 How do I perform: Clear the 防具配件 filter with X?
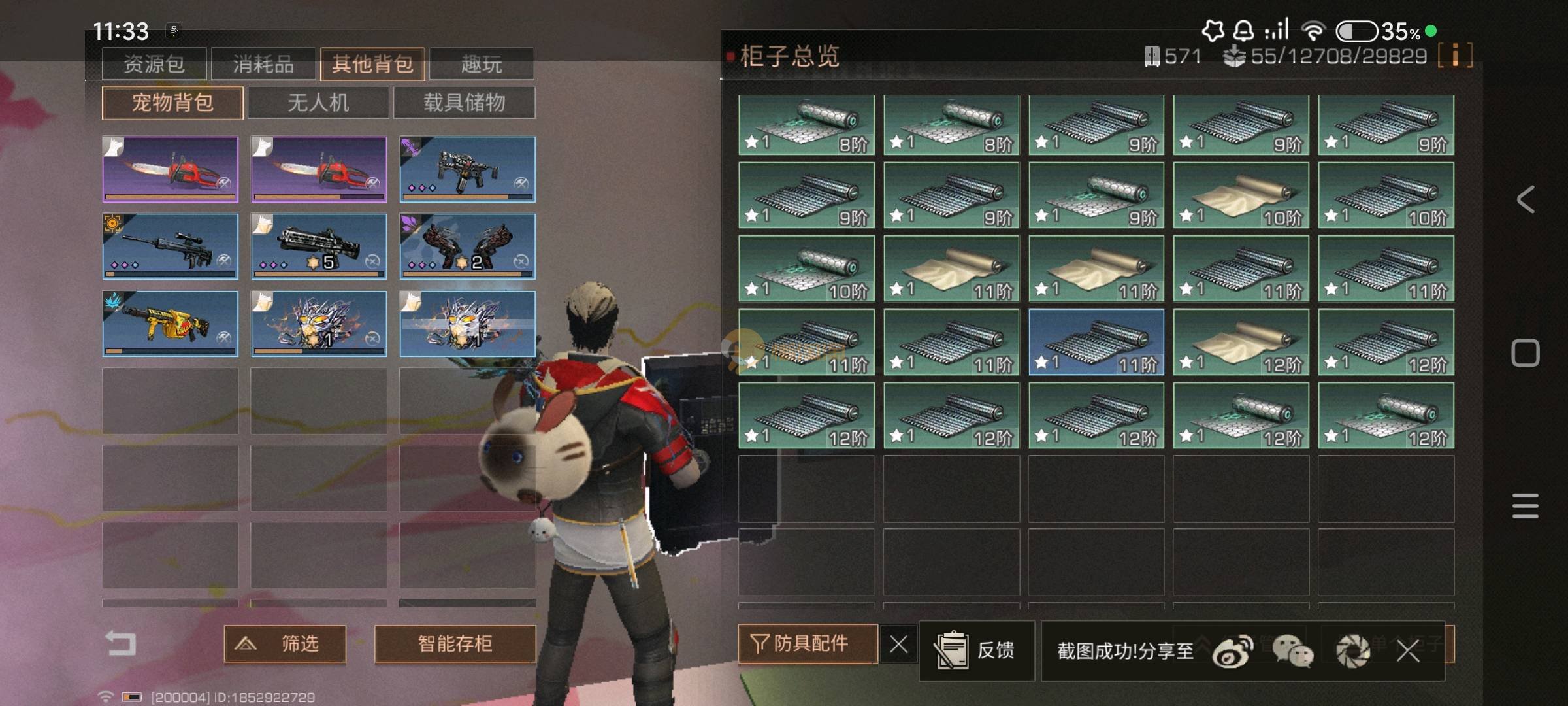point(898,645)
